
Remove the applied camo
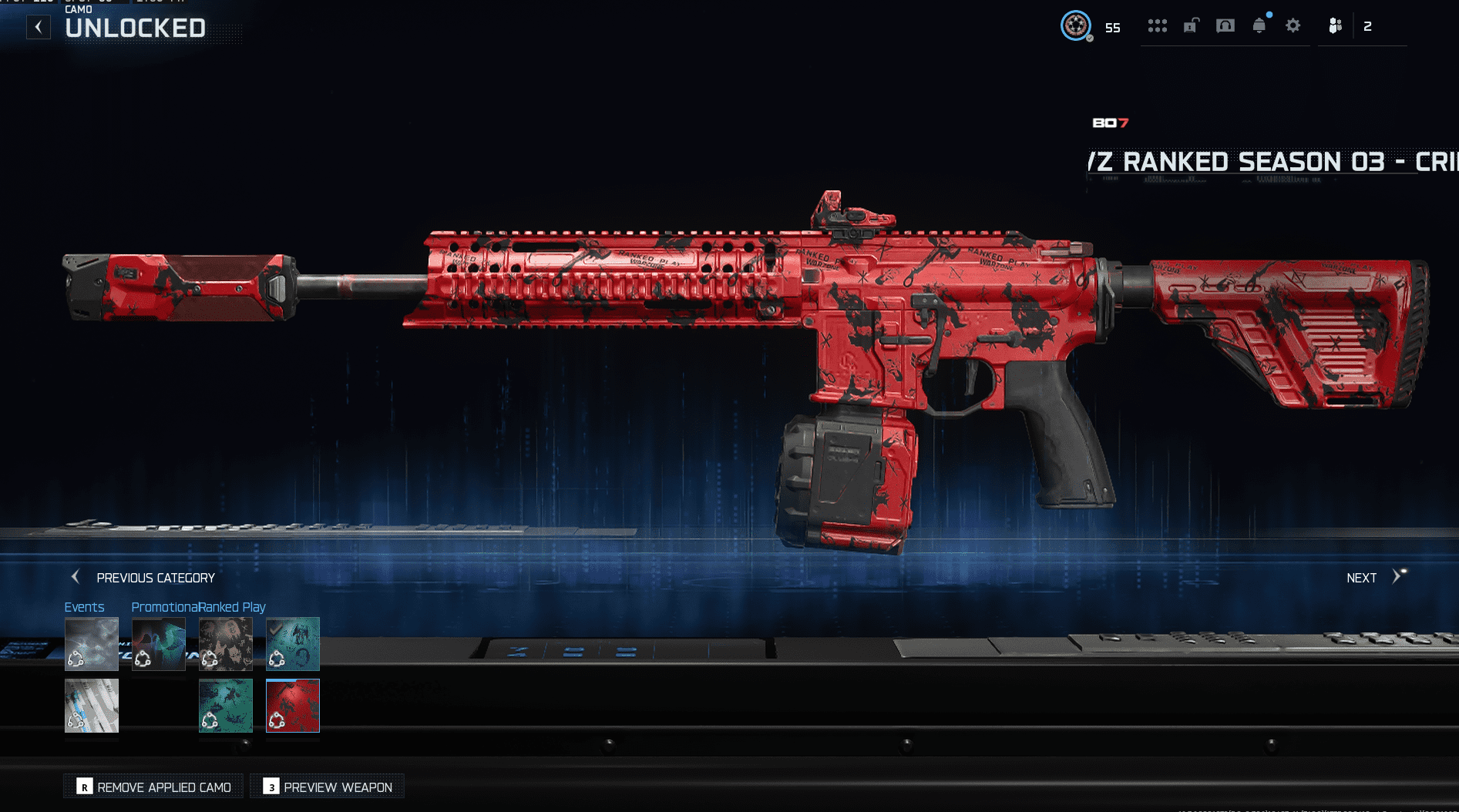coord(154,787)
